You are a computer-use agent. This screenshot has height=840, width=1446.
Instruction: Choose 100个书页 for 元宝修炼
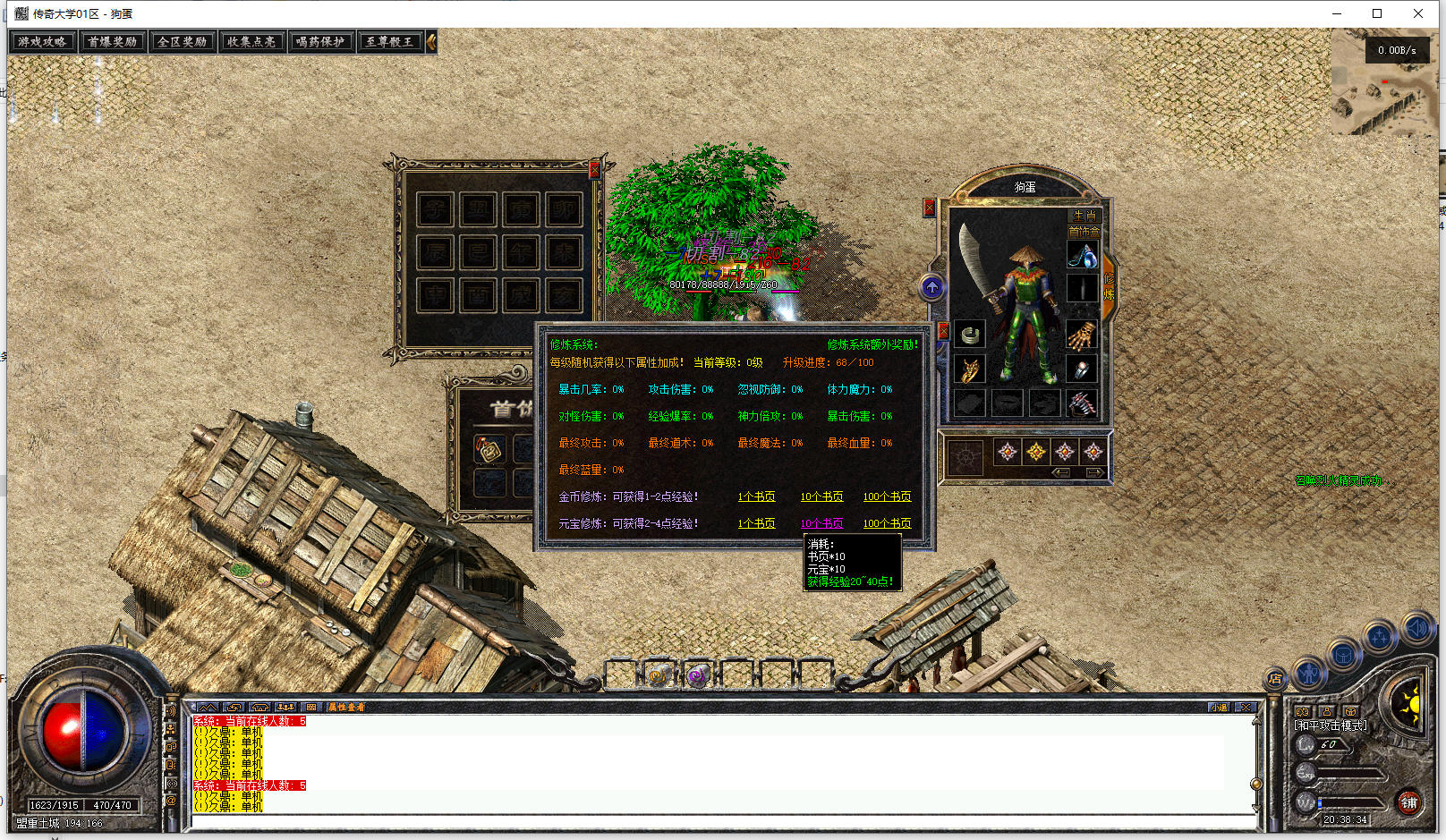pyautogui.click(x=887, y=523)
